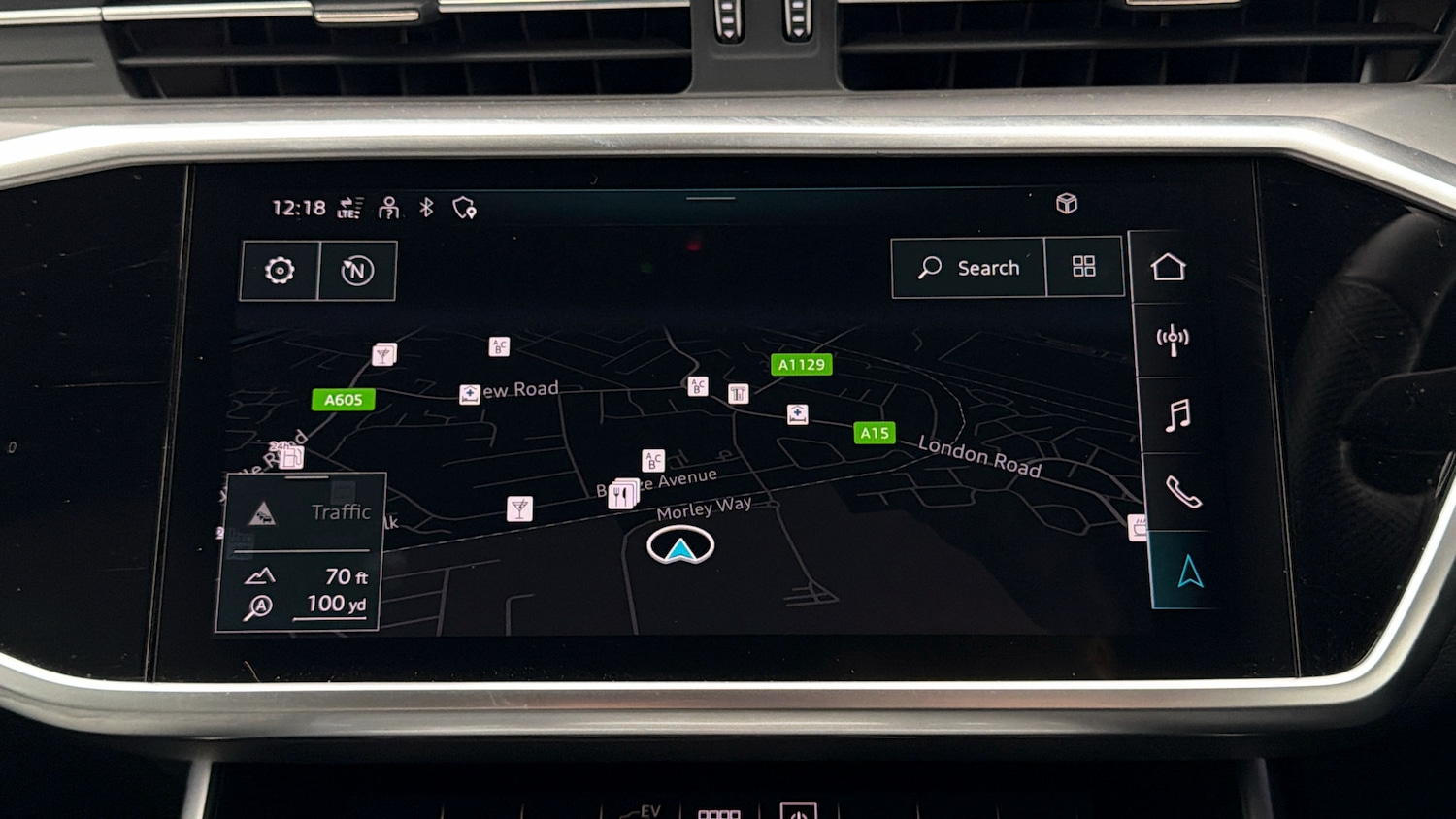Open the navigation Search field
Screen dimensions: 1456x819
pos(969,268)
